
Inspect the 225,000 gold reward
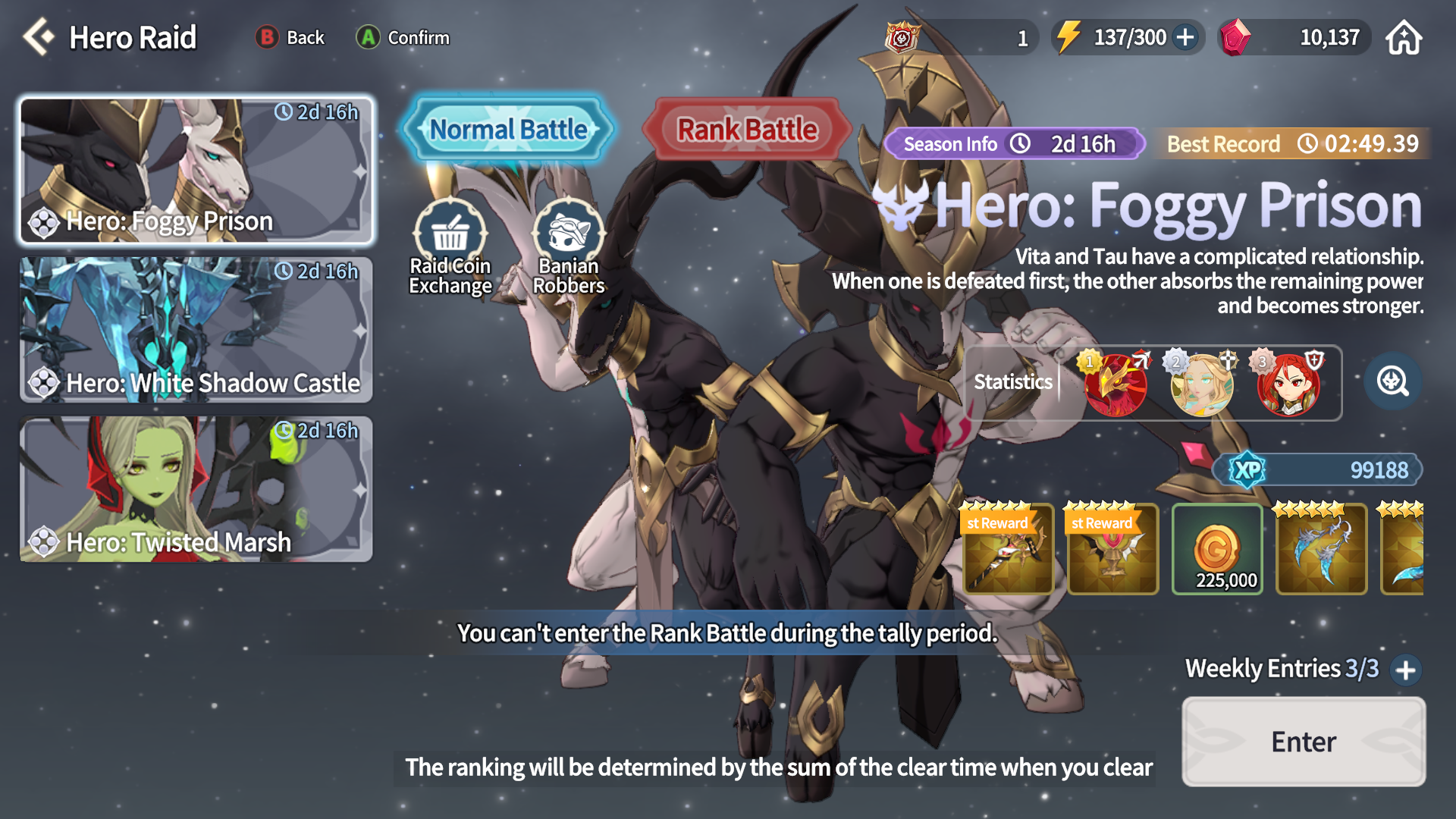click(x=1217, y=549)
